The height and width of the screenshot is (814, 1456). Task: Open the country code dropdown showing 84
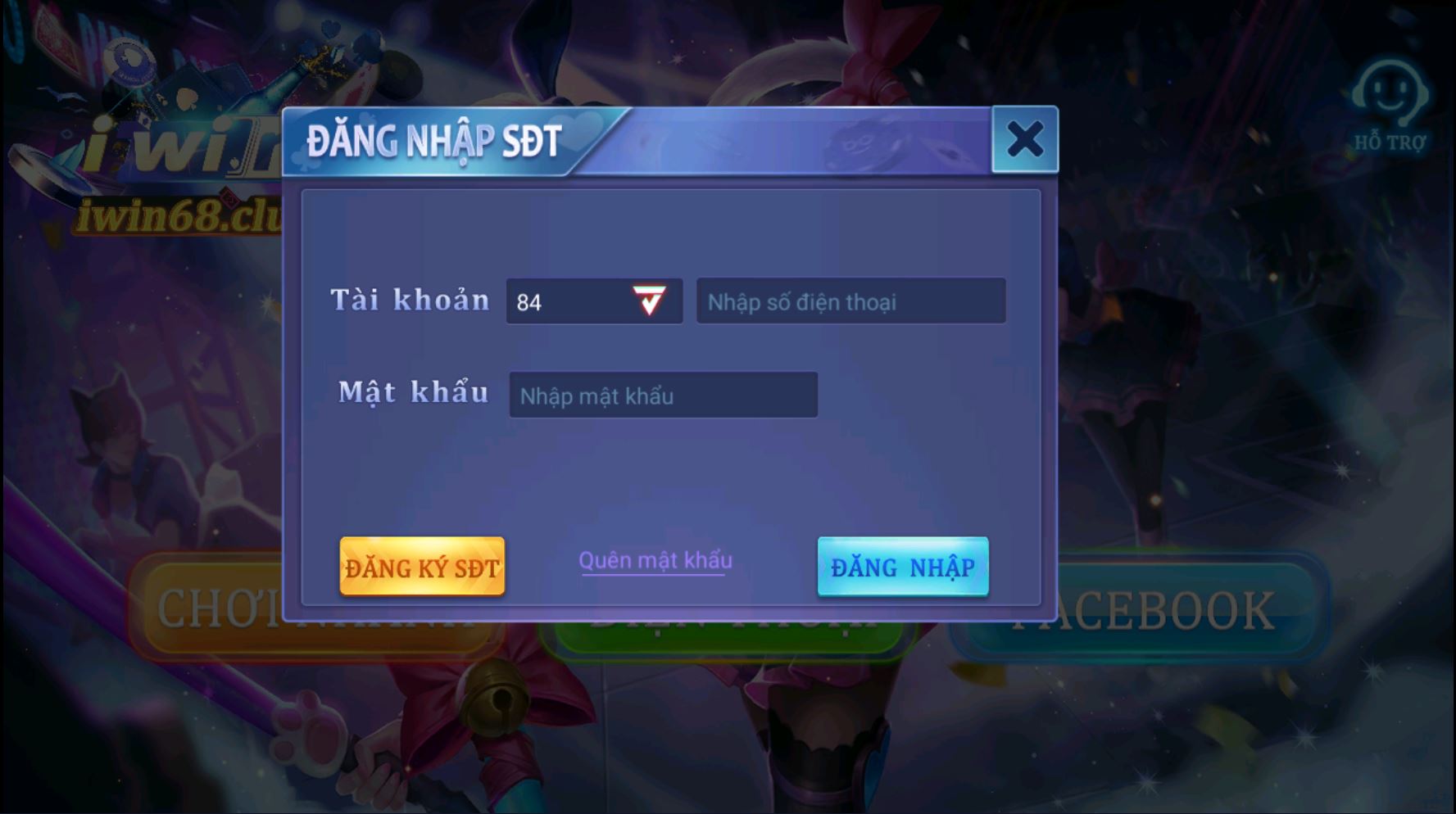[594, 301]
